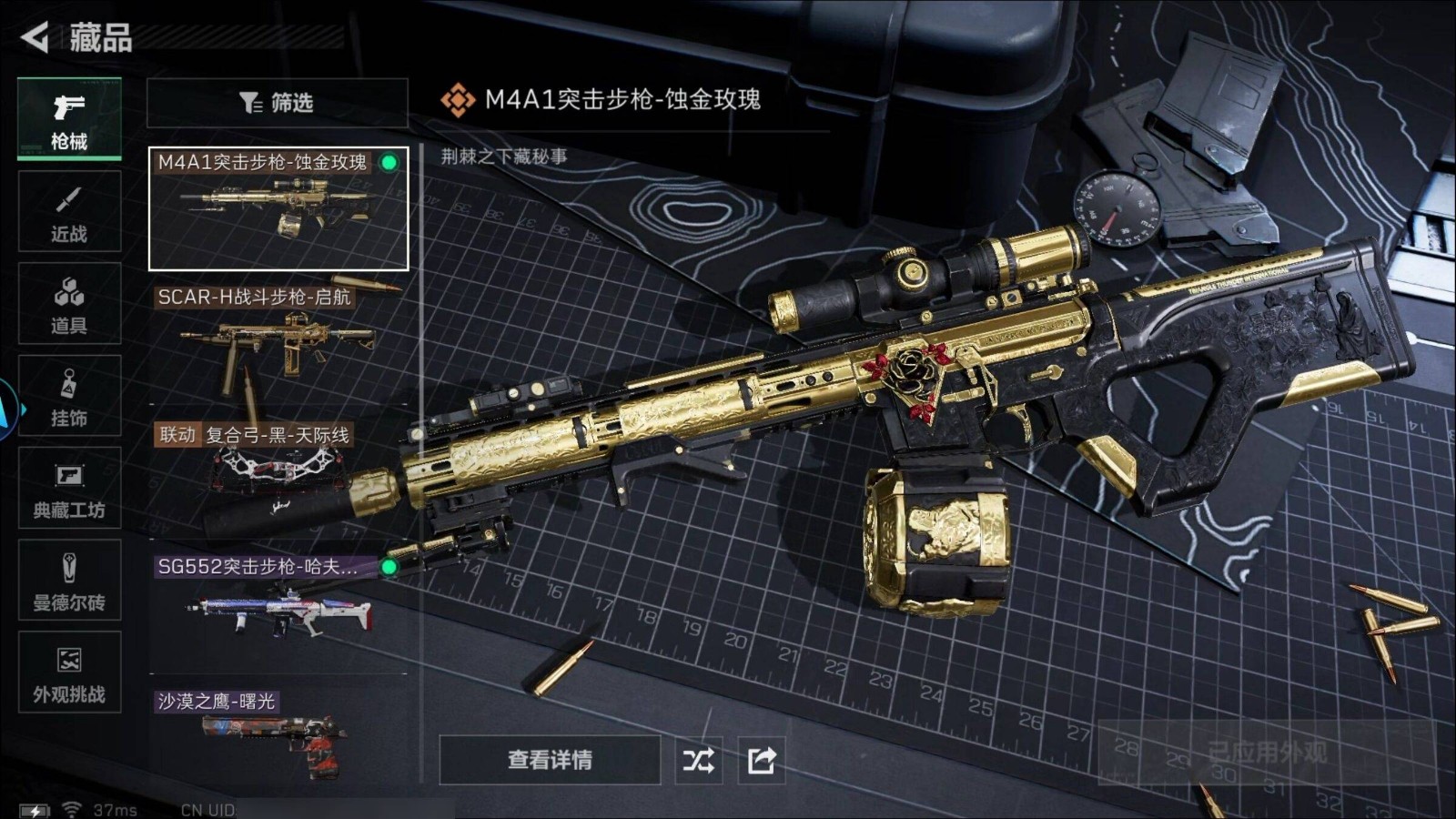This screenshot has width=1456, height=819.
Task: Select the M4A1 蚀金玫瑰 skin thumbnail
Action: (278, 209)
